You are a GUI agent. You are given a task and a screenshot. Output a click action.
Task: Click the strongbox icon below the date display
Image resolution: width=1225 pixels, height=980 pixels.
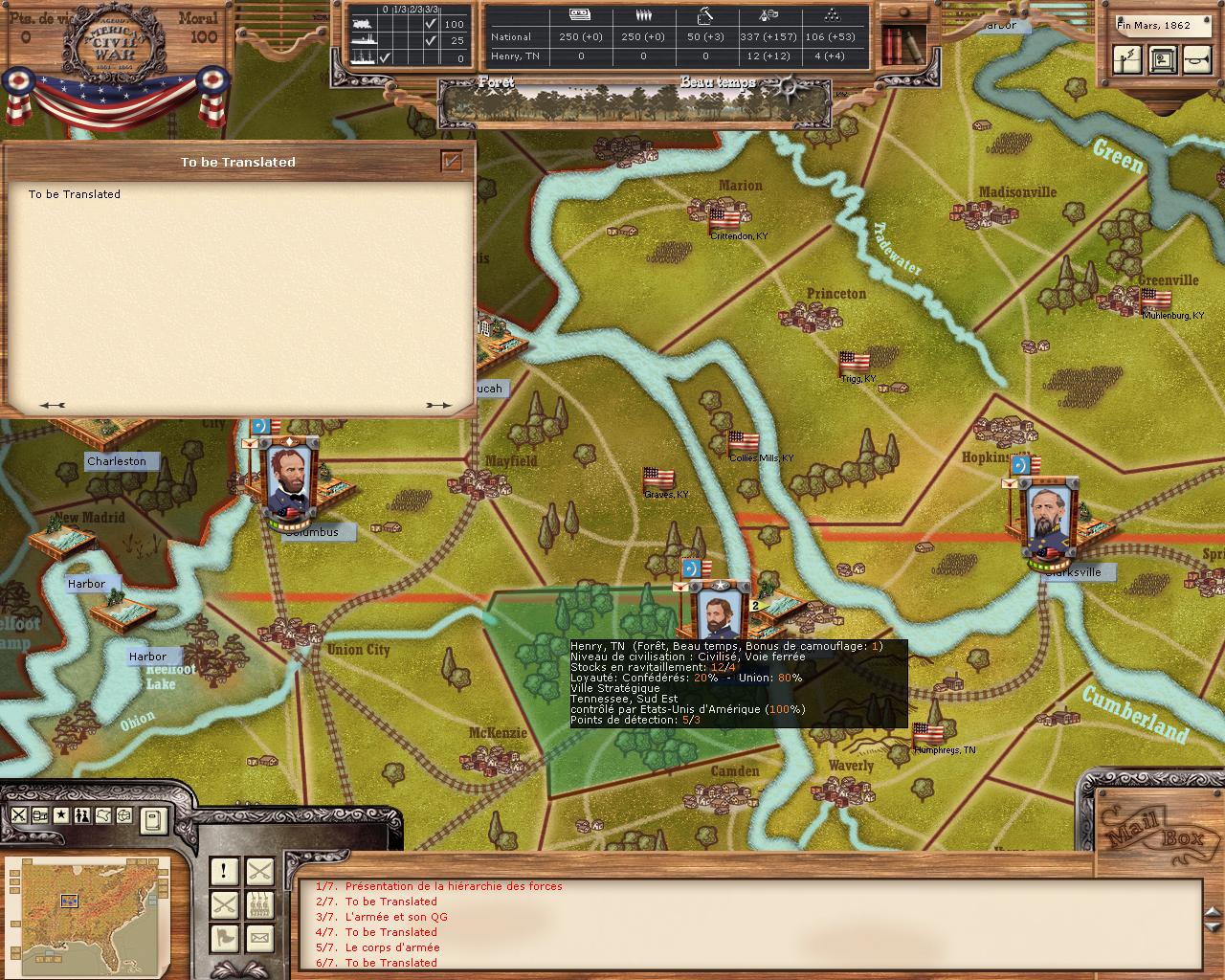click(1163, 59)
